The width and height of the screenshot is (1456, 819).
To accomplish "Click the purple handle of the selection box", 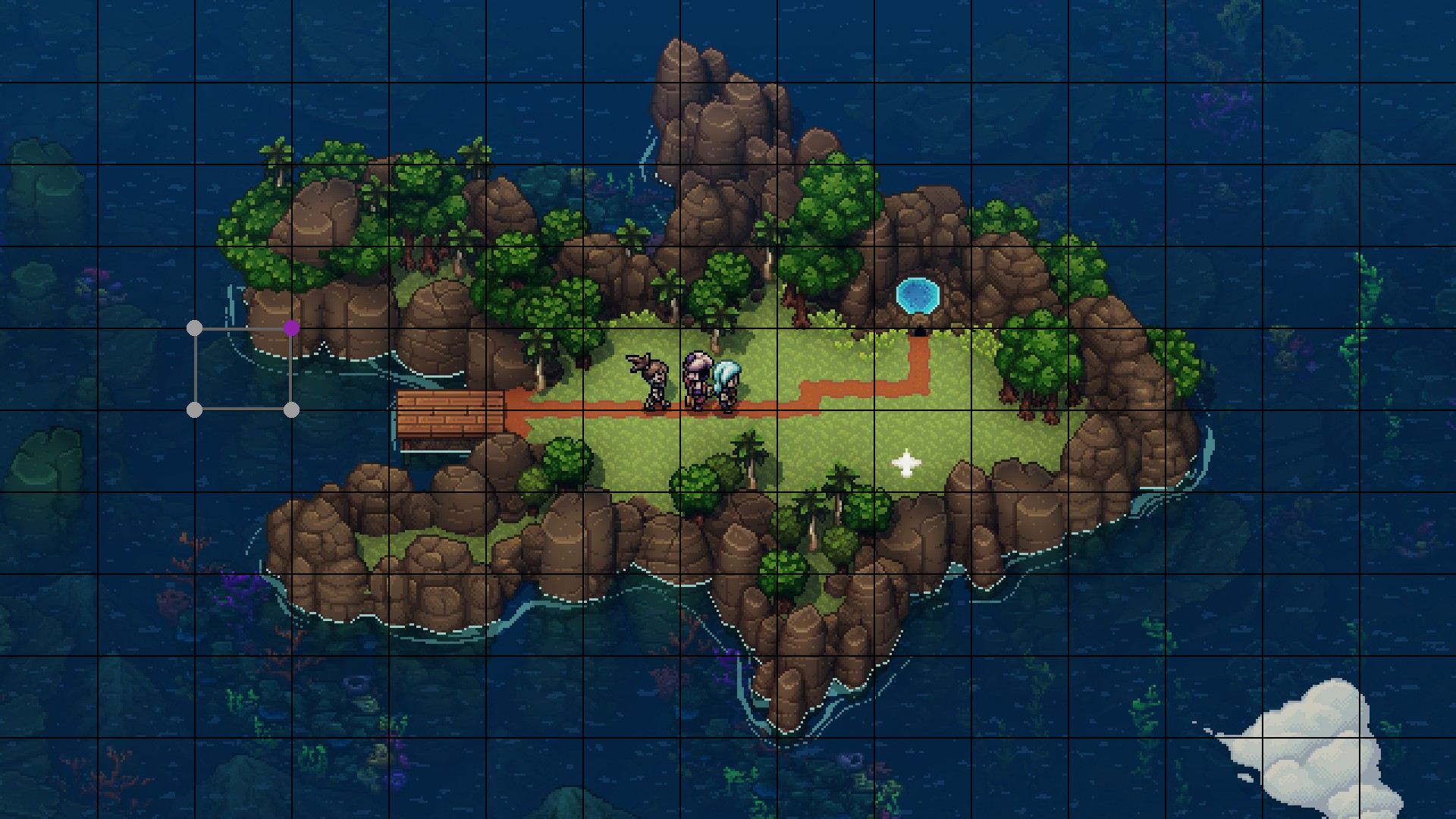I will (x=292, y=328).
